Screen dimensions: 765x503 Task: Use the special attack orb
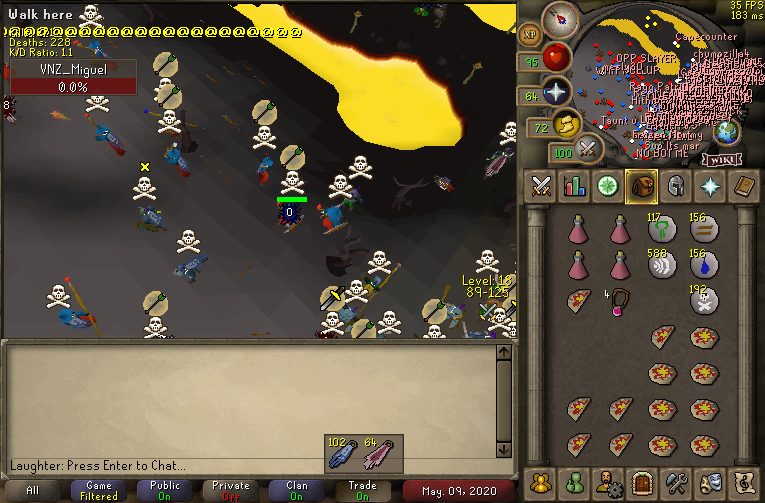pyautogui.click(x=588, y=152)
